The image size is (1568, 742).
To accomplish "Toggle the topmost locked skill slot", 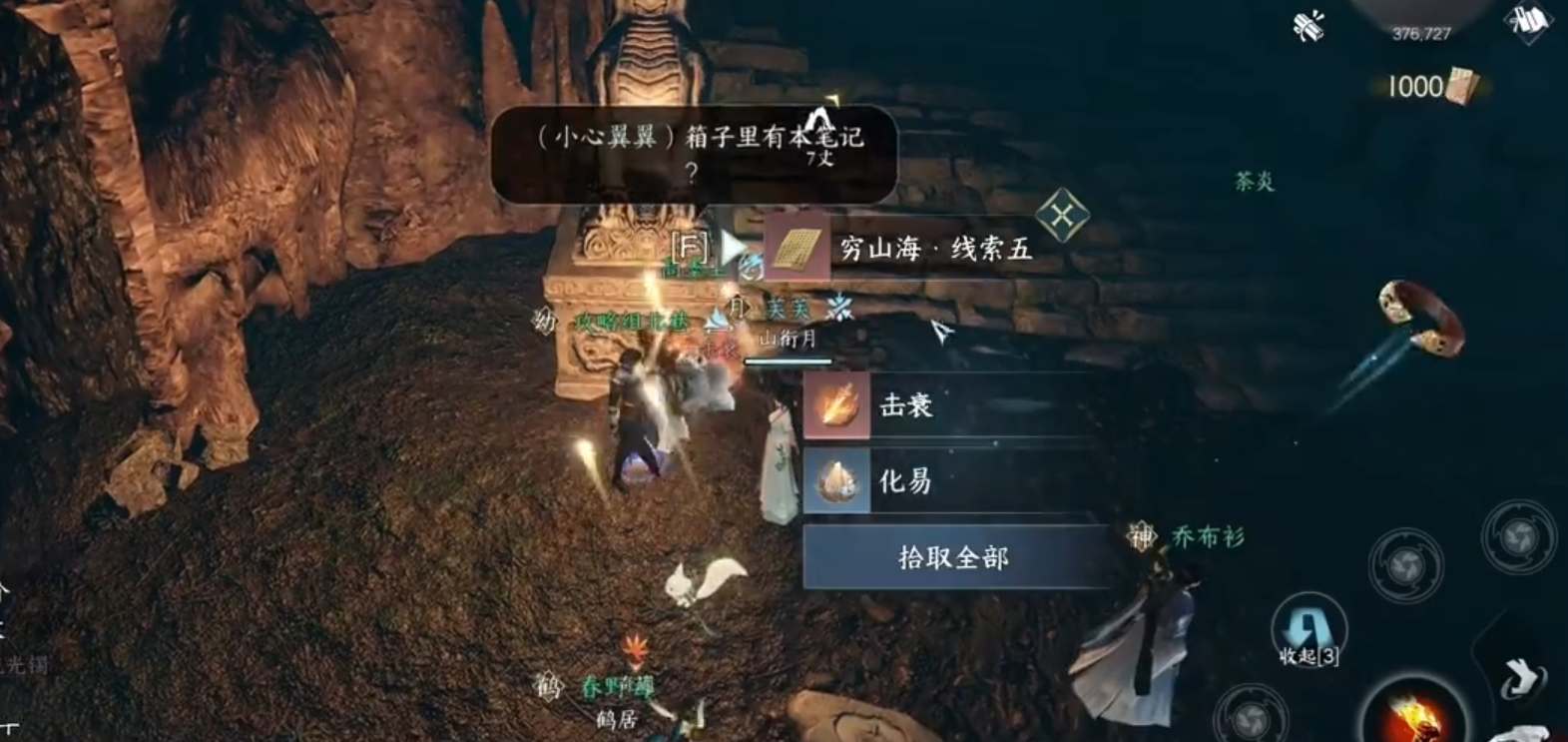I will click(x=1519, y=536).
